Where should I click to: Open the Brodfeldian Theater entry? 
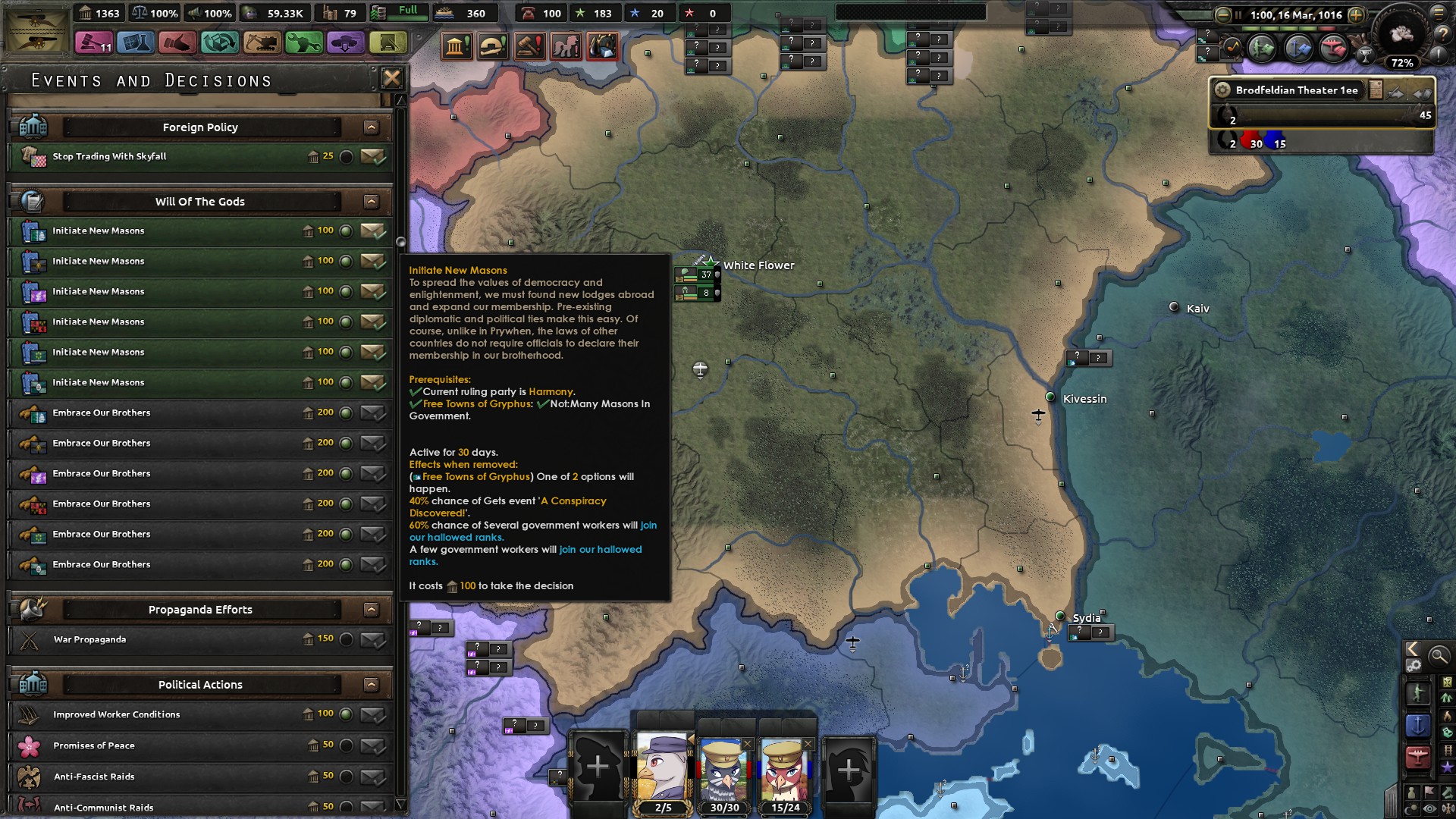tap(1297, 90)
